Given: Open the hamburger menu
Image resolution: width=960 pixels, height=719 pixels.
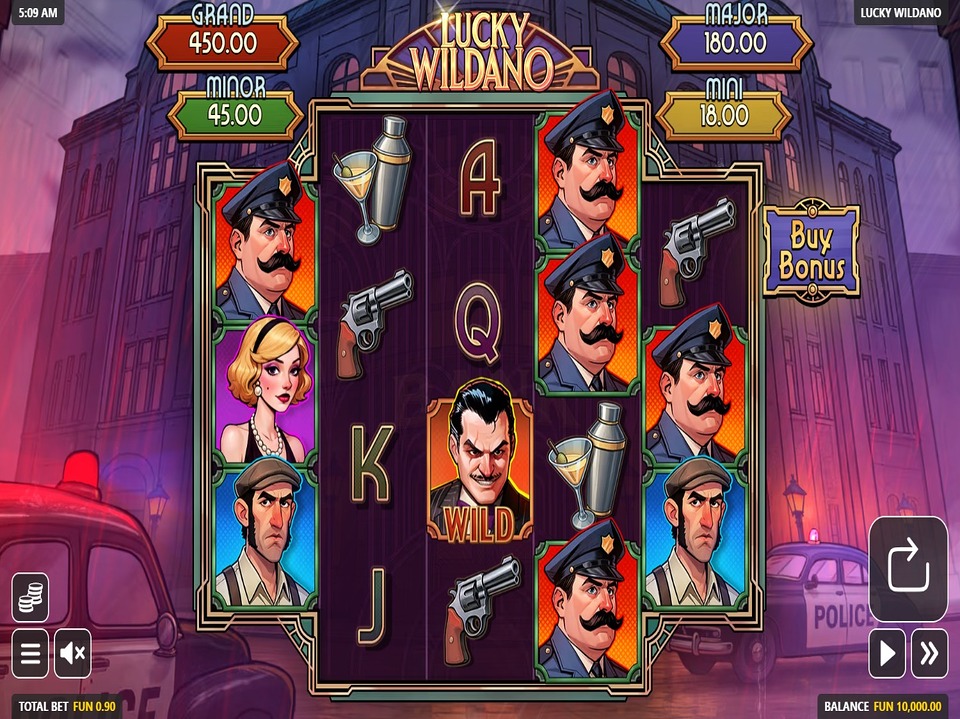Looking at the screenshot, I should (x=31, y=654).
